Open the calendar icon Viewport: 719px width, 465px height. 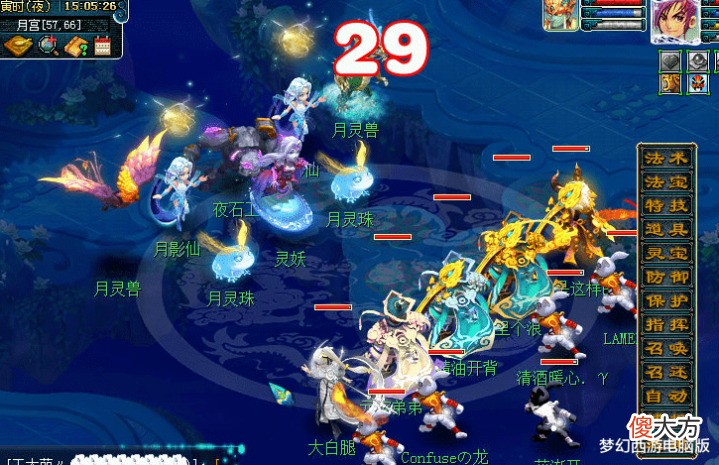pyautogui.click(x=103, y=46)
